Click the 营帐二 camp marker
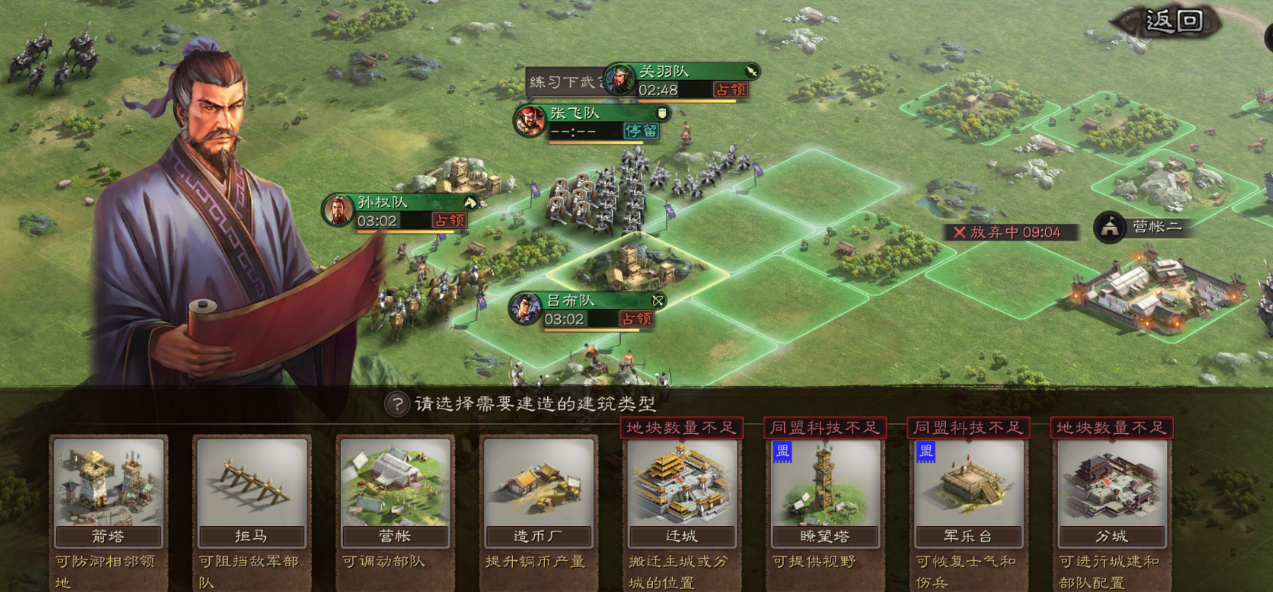 click(x=1142, y=227)
